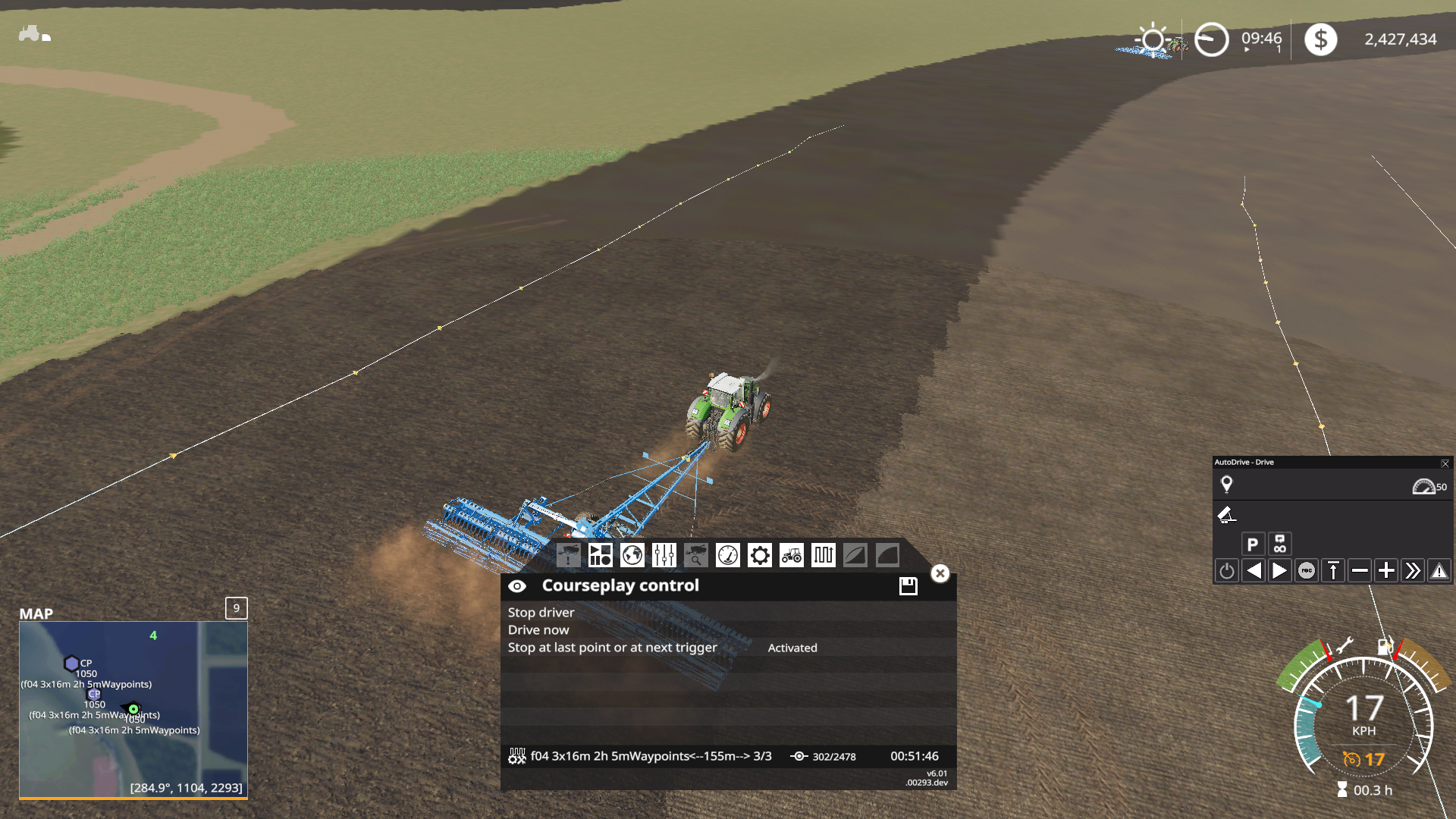
Task: Toggle the eye icon on Courseplay control header
Action: (518, 585)
